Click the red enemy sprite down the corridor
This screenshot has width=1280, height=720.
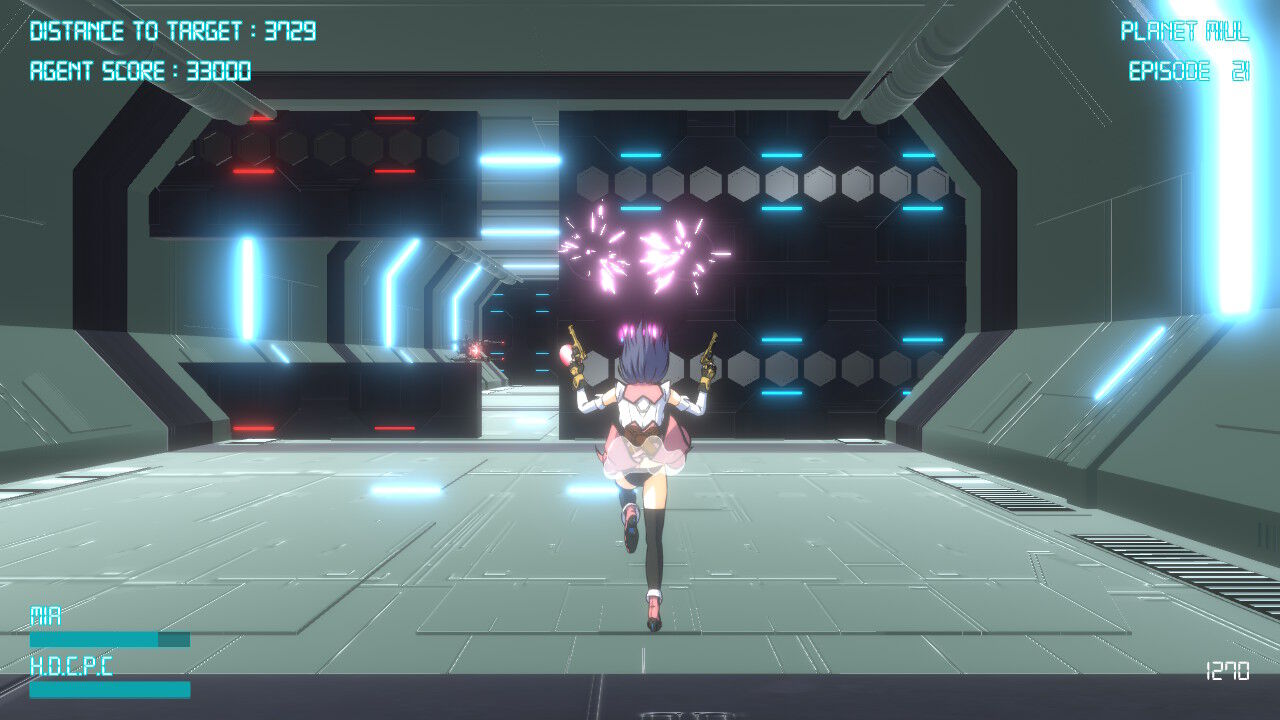477,349
